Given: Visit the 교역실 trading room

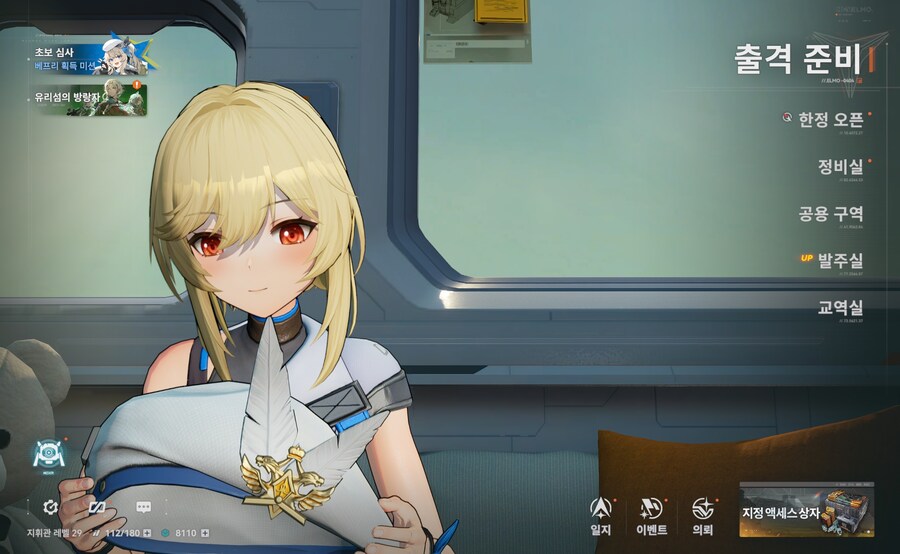Looking at the screenshot, I should pos(839,308).
